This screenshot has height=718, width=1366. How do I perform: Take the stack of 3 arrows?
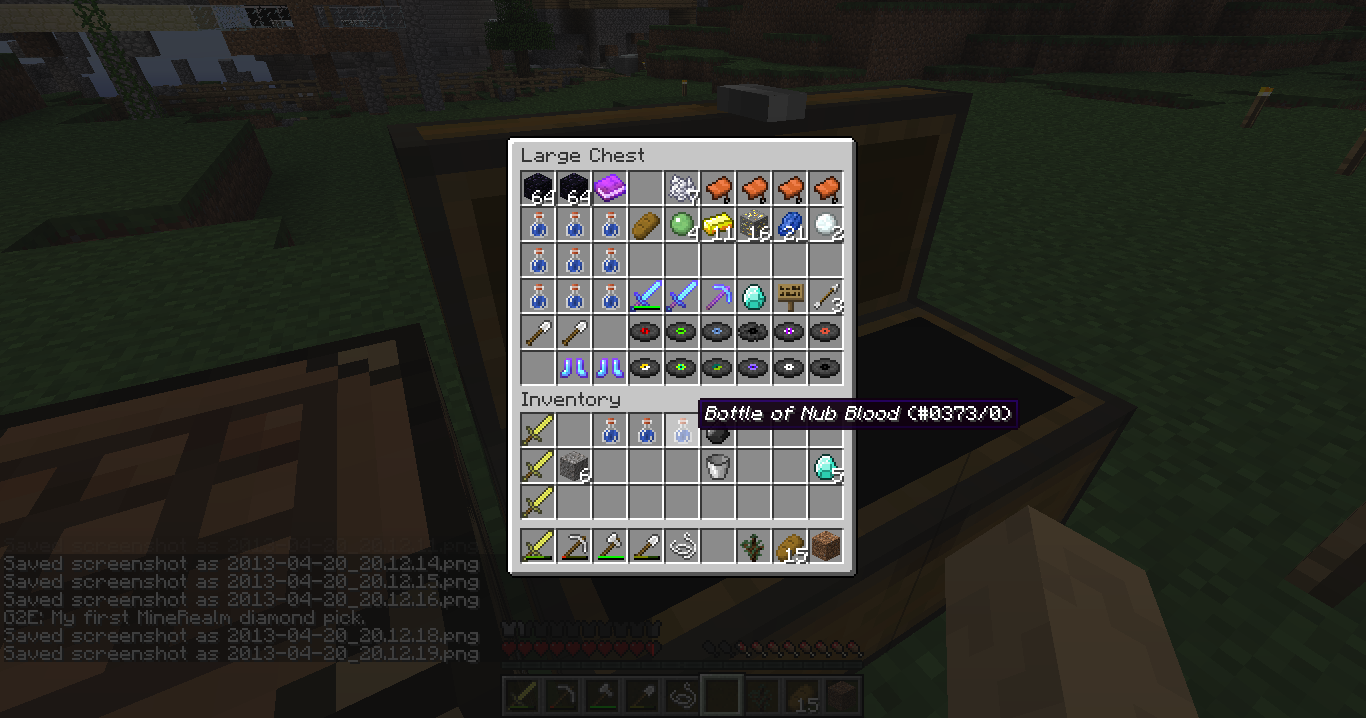tap(826, 296)
